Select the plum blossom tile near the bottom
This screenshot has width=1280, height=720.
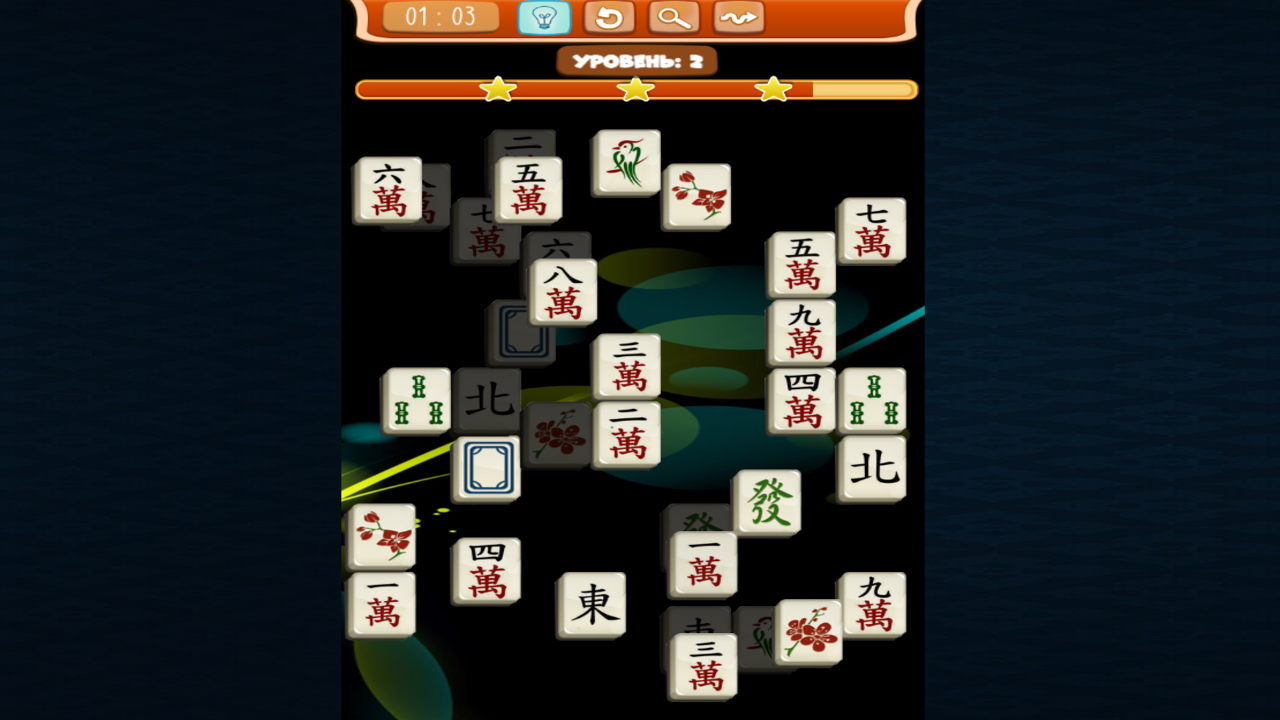[810, 632]
